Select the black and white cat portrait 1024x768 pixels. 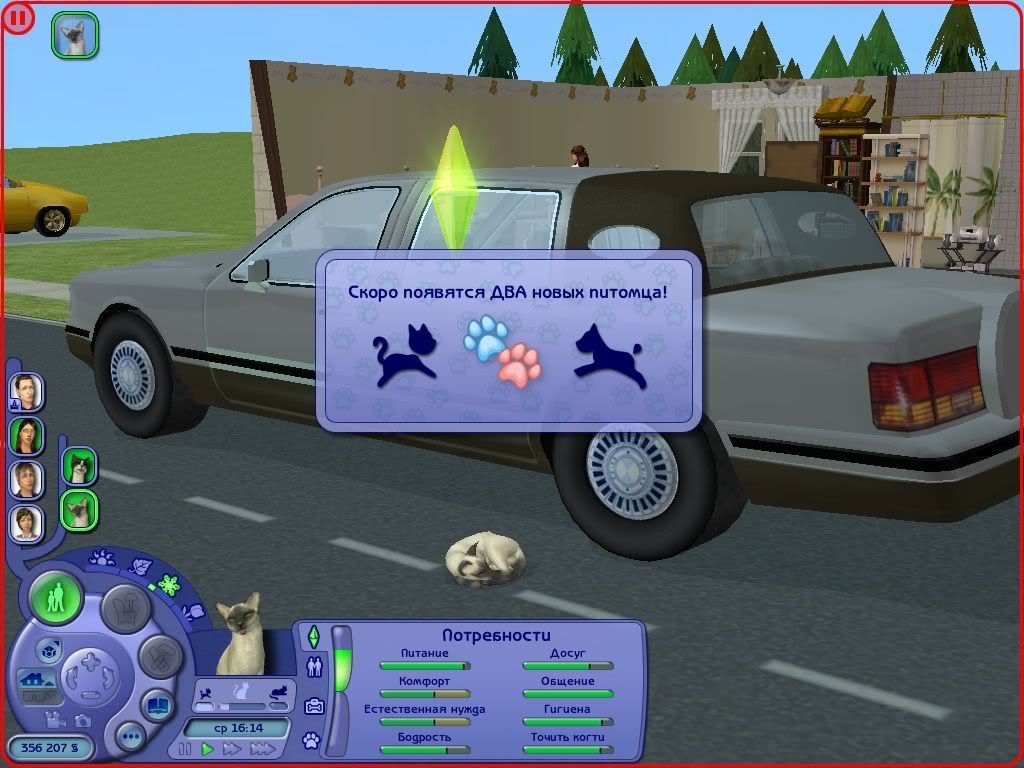coord(78,466)
